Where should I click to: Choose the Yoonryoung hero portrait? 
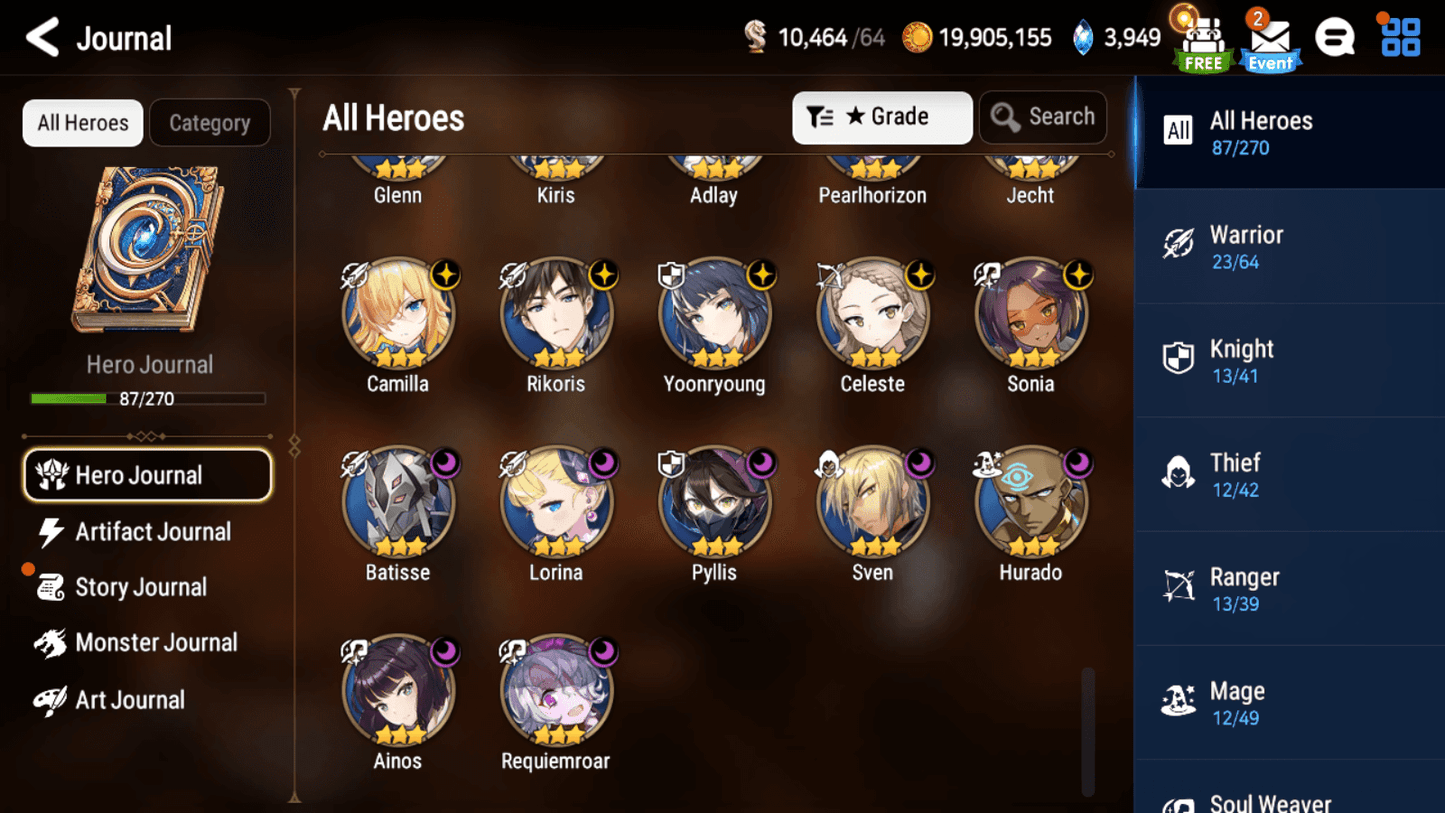(x=714, y=315)
